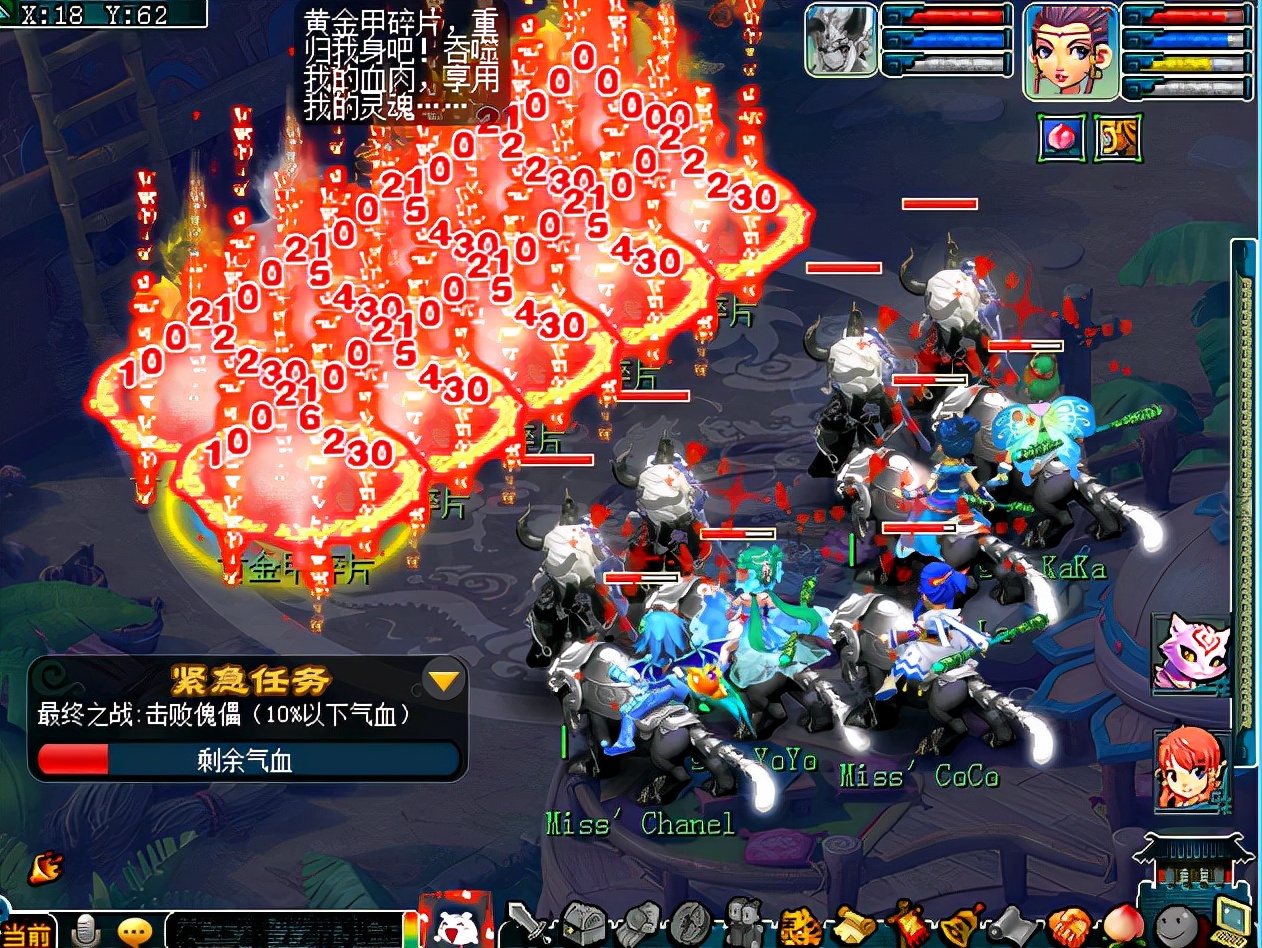Click the peach buff icon
1262x948 pixels.
[x=1061, y=137]
